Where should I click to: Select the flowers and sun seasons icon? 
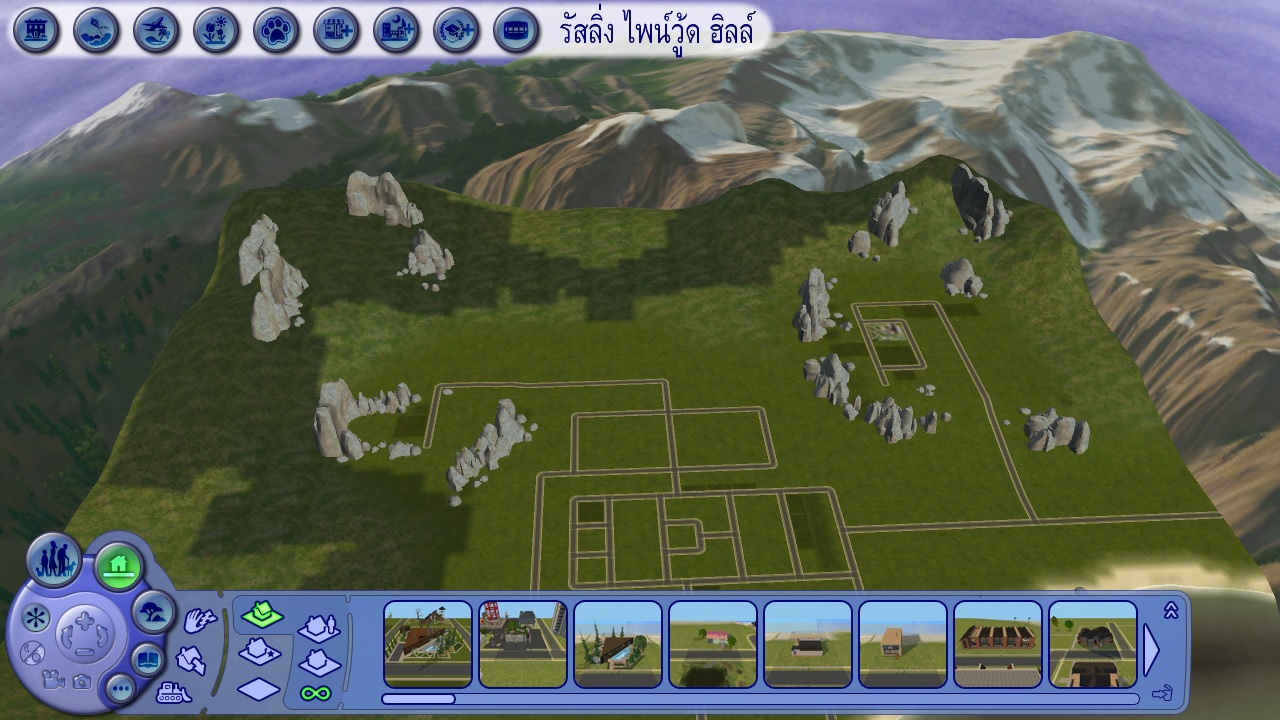click(x=216, y=30)
